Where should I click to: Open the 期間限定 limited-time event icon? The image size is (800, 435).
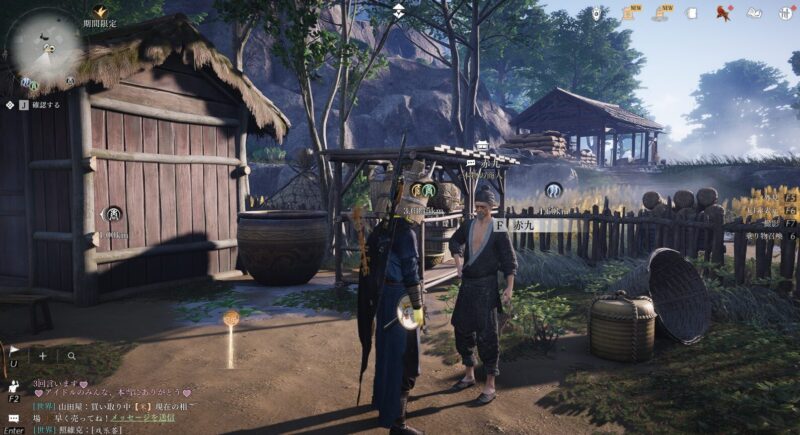pos(100,13)
